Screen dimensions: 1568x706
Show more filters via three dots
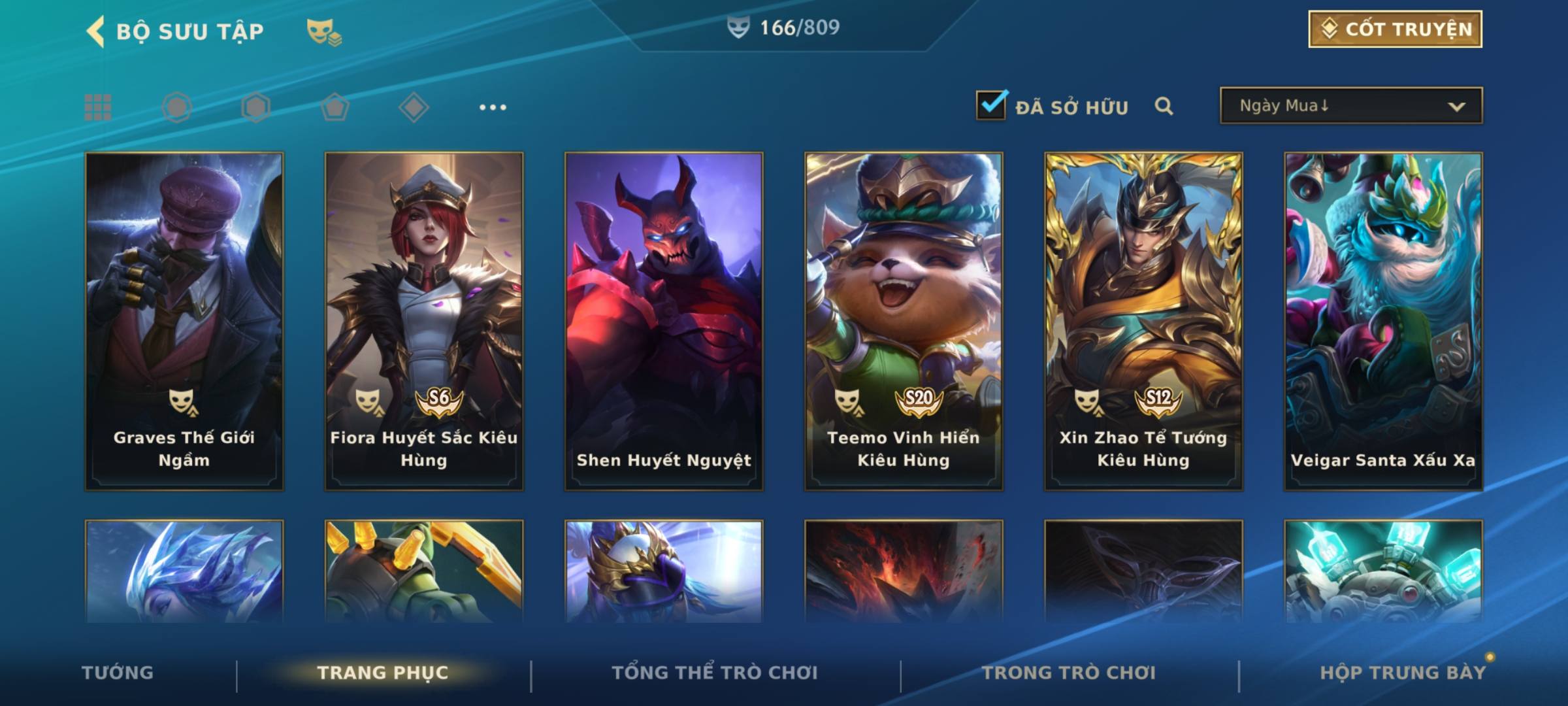coord(493,107)
